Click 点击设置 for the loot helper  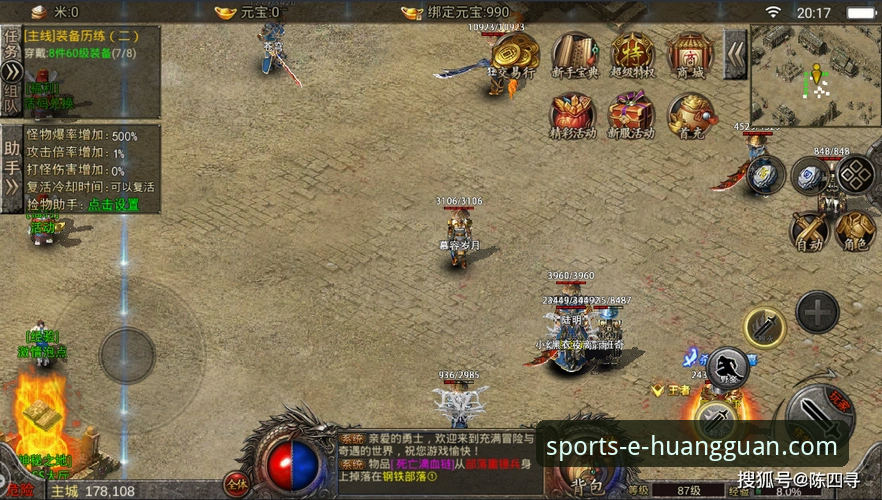click(x=113, y=204)
